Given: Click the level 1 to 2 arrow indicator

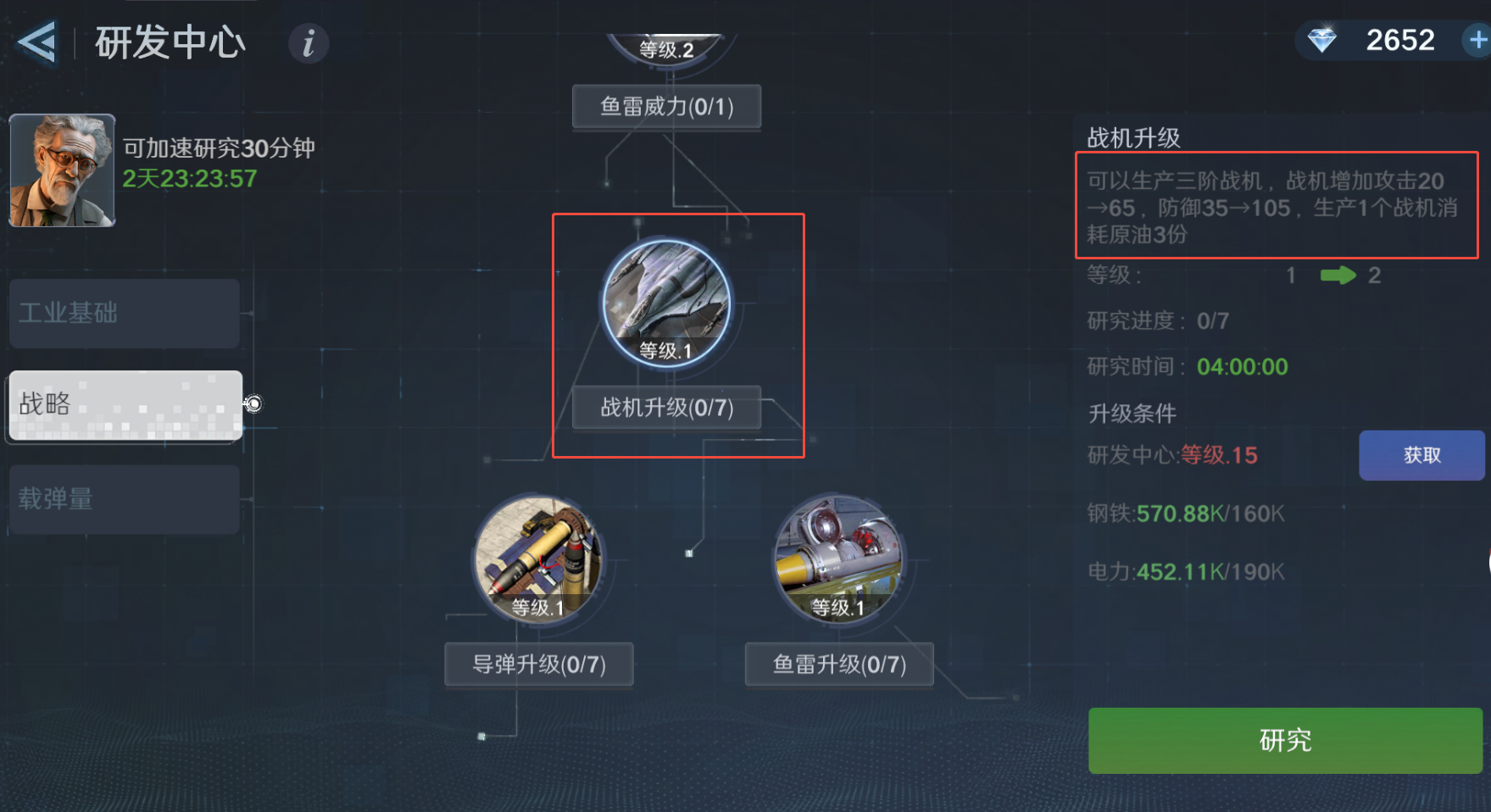Looking at the screenshot, I should [1338, 275].
